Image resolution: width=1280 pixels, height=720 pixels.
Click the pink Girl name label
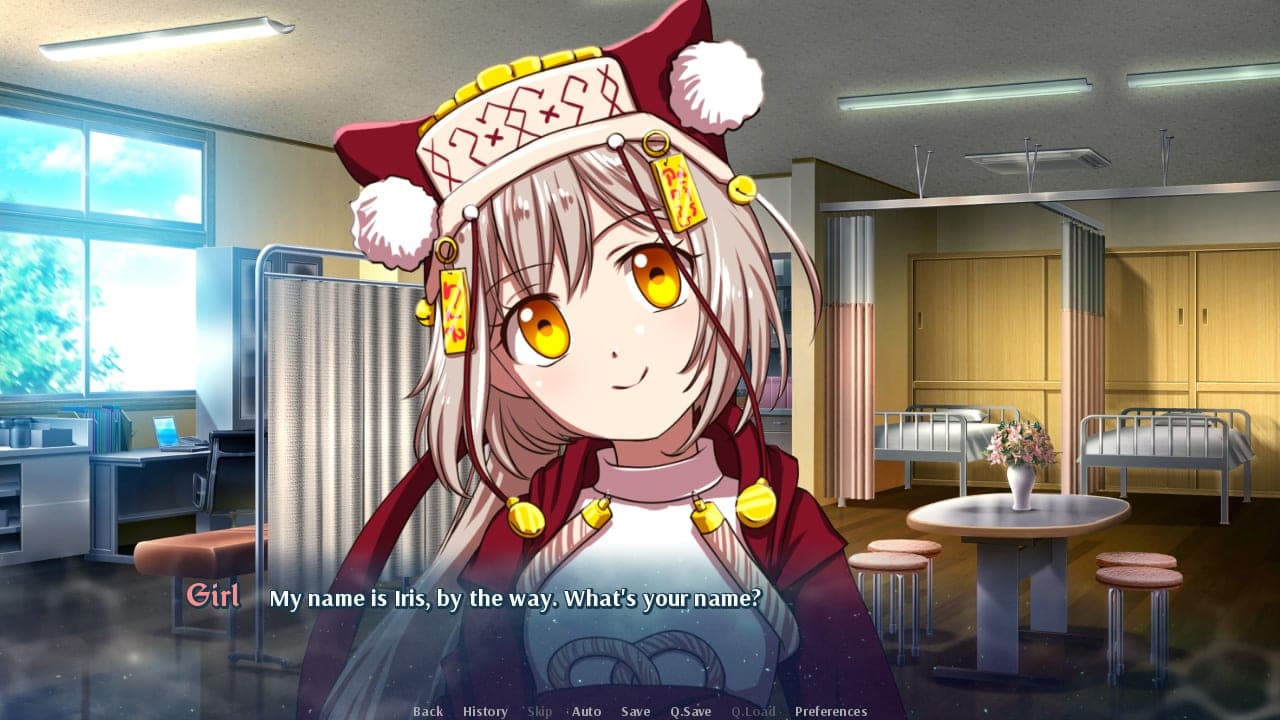(213, 597)
